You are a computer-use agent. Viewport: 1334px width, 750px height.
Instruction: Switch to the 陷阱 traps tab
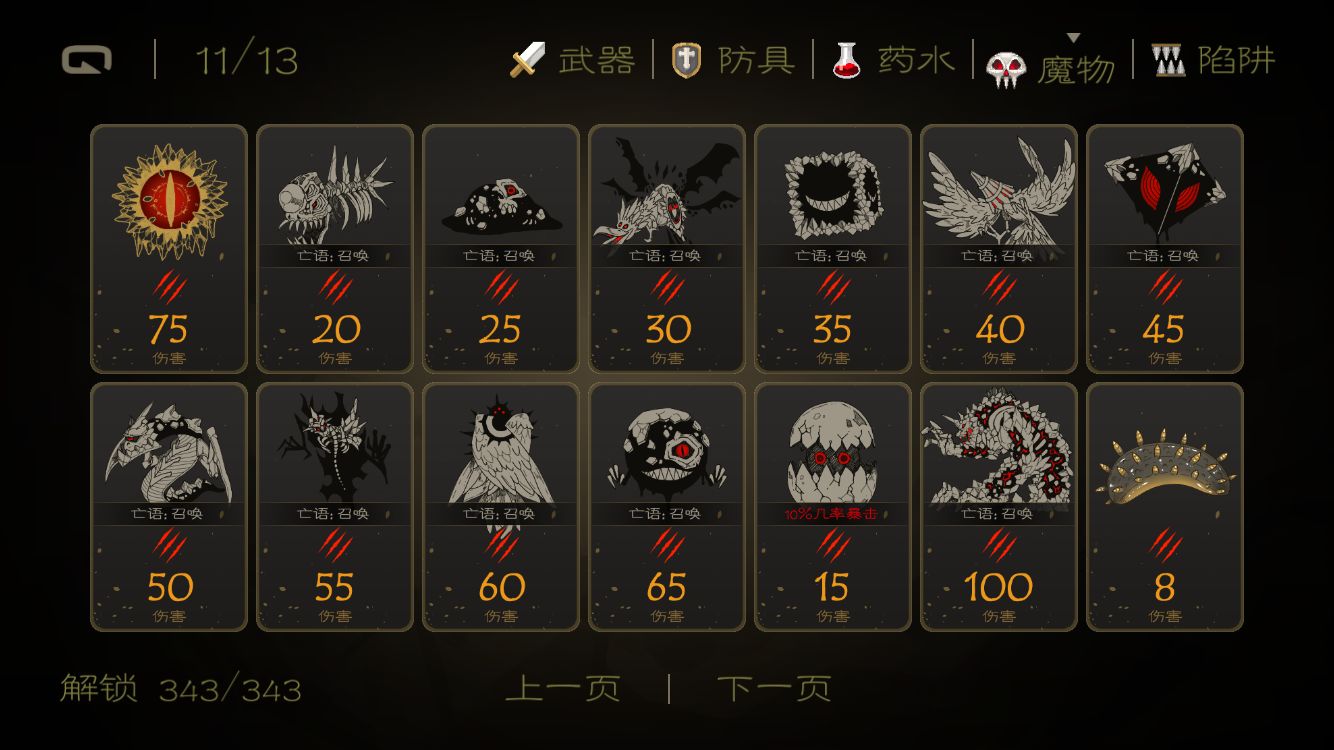[1214, 61]
